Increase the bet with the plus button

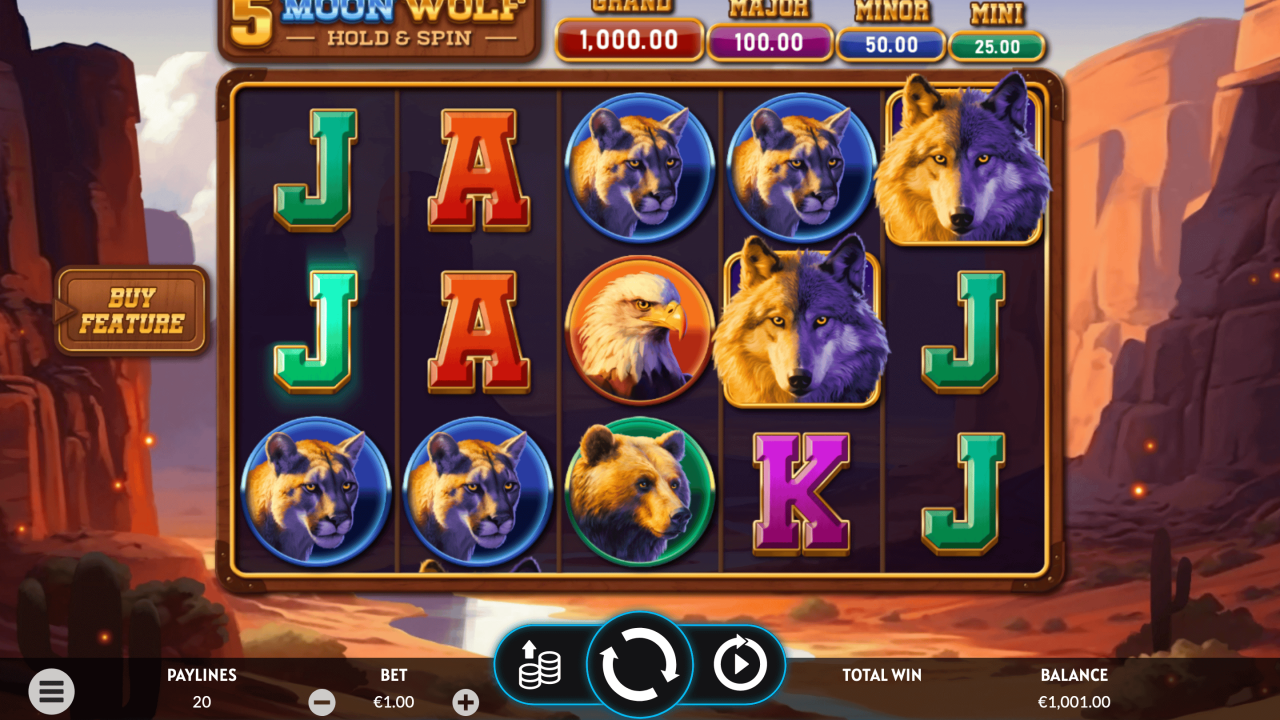466,702
